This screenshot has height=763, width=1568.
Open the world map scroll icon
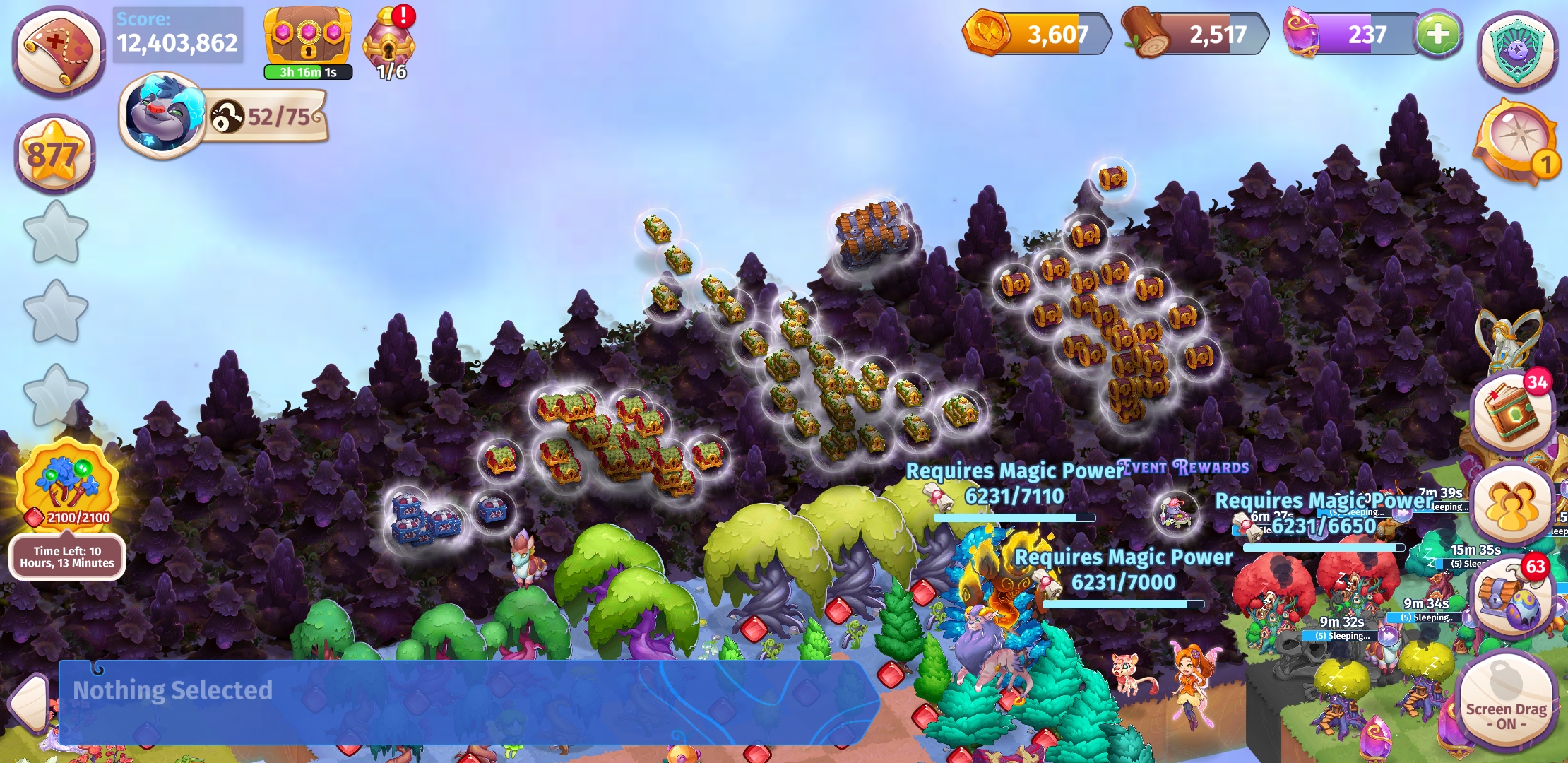(x=57, y=48)
